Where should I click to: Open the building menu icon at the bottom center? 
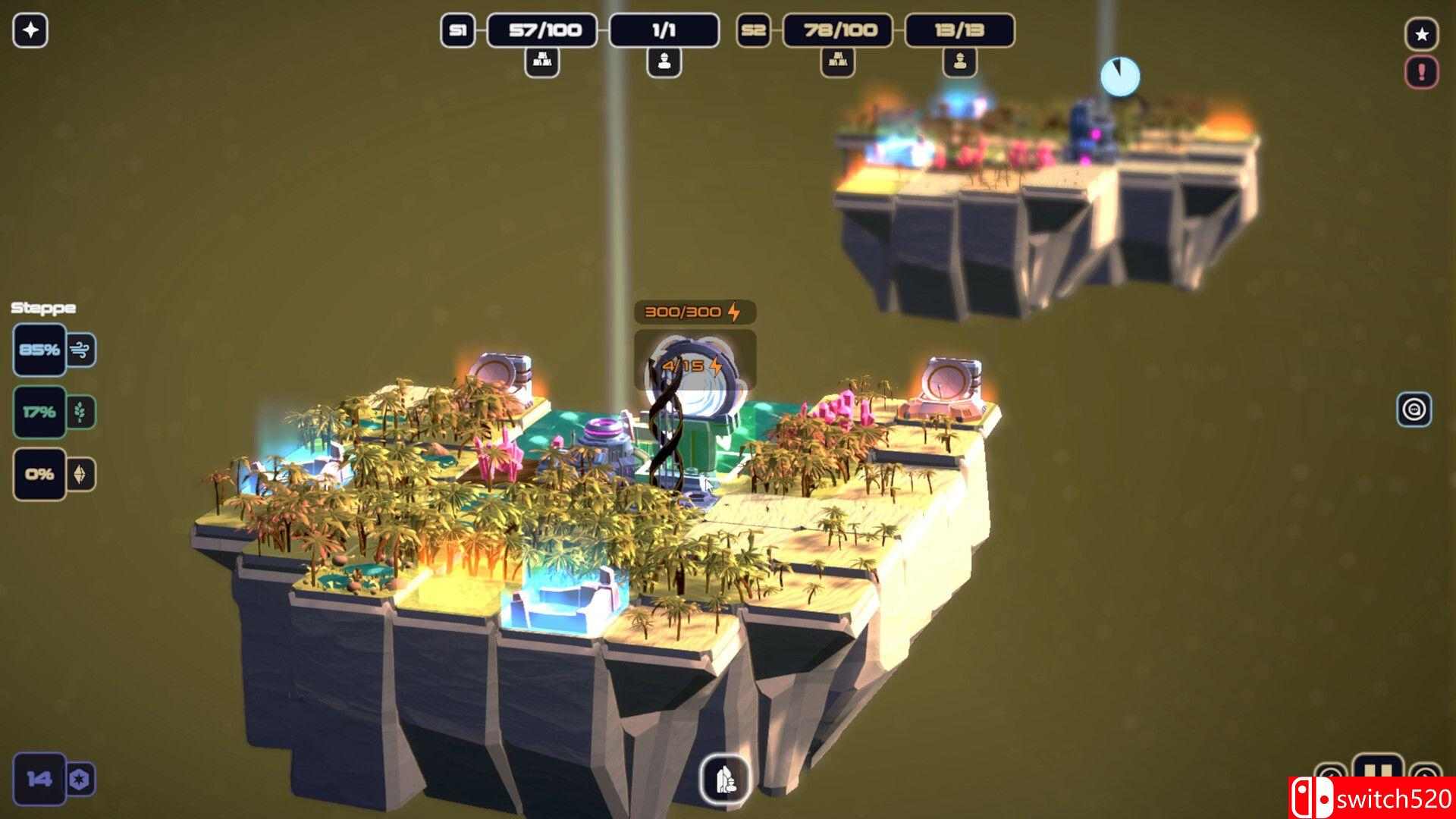click(725, 778)
